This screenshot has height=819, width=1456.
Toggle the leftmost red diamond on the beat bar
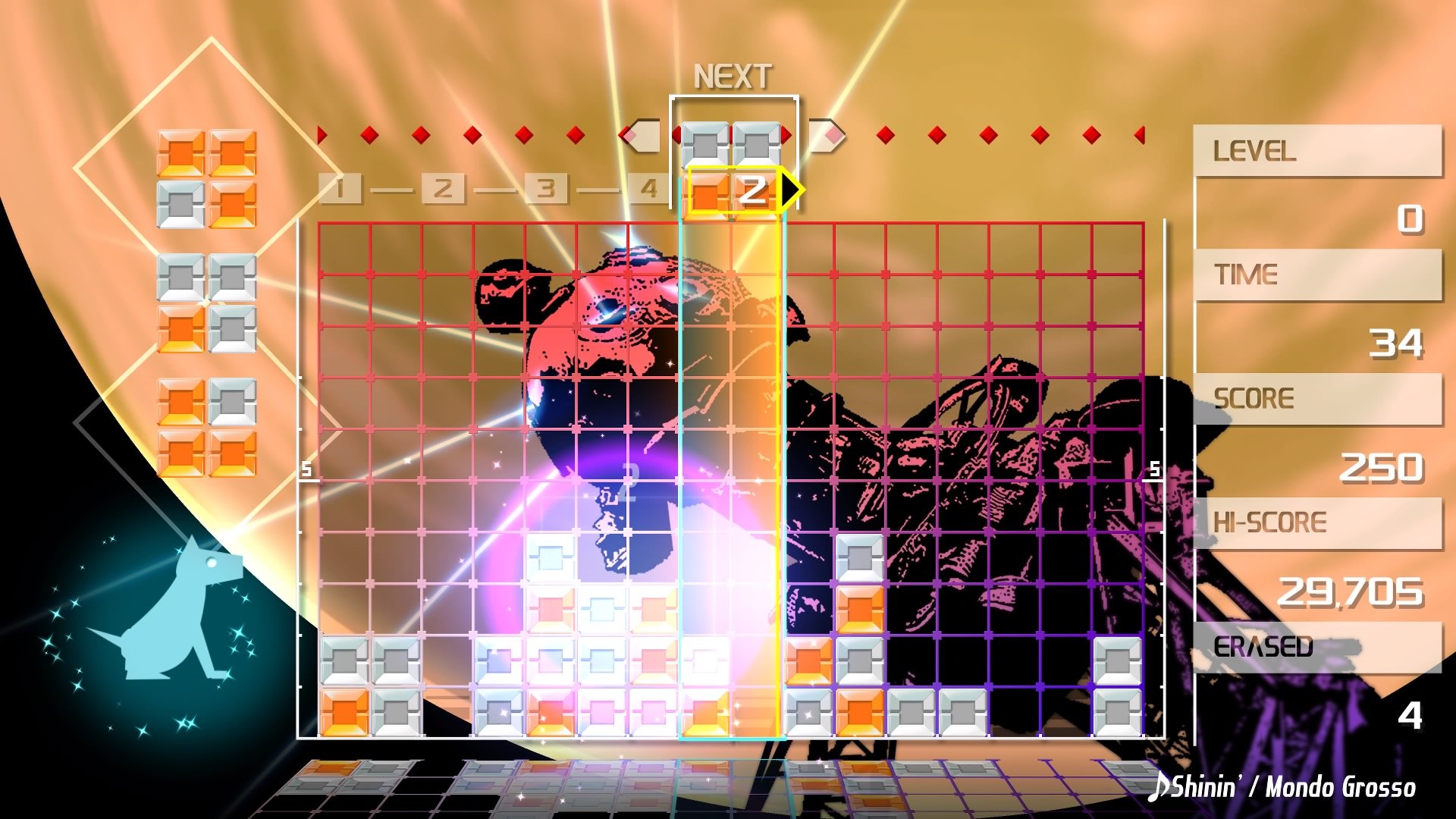(x=320, y=134)
